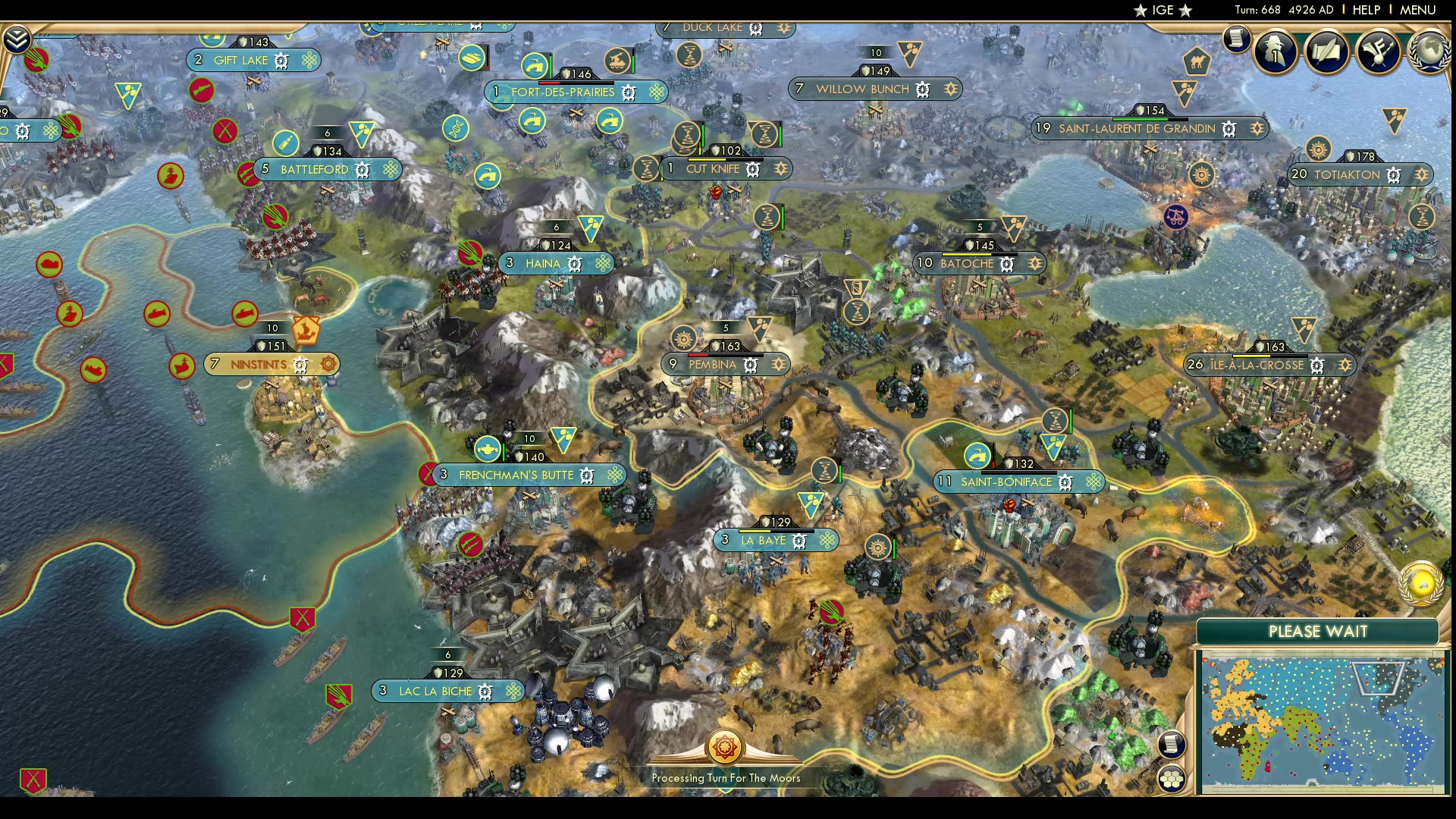Toggle the hex grid overlay button near the minimap
Screen dimensions: 1456x819
[1172, 778]
